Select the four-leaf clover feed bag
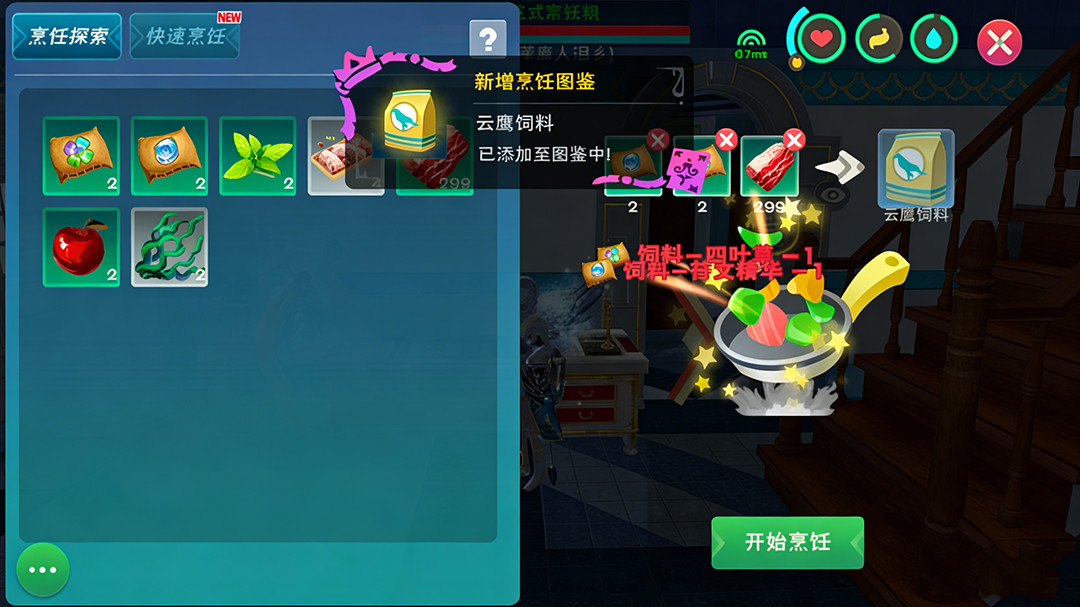 [x=81, y=156]
